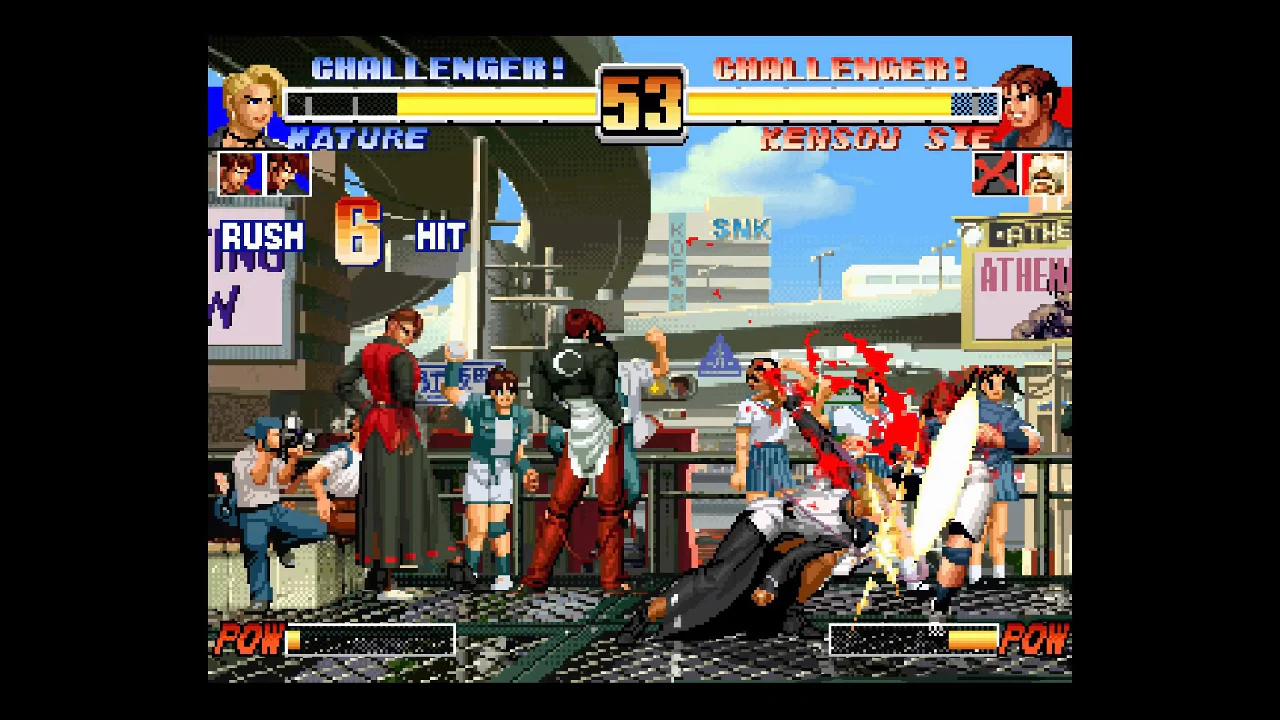The width and height of the screenshot is (1280, 720).
Task: Select the RUSH hit counter label
Action: [263, 237]
